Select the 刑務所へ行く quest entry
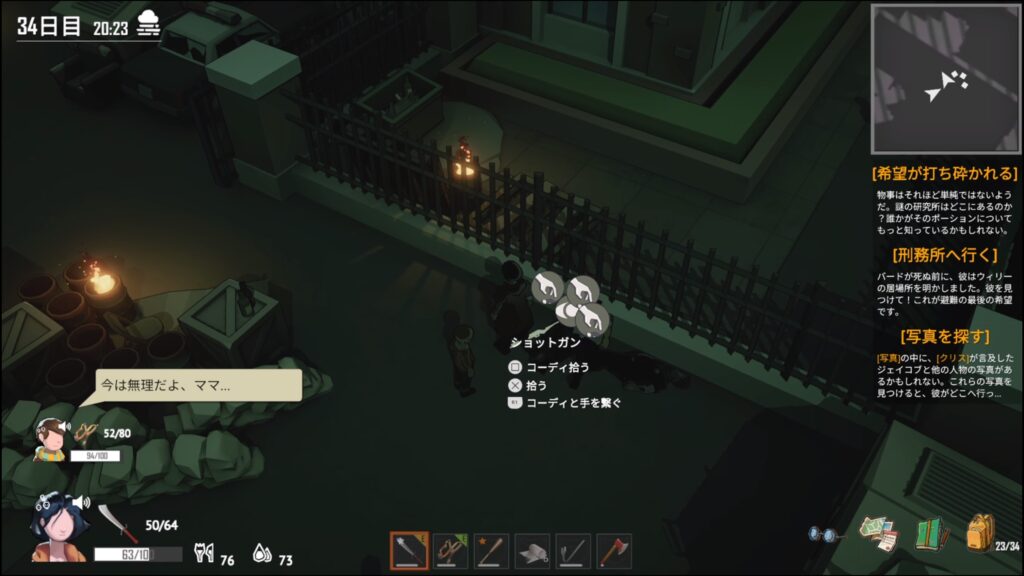Image resolution: width=1024 pixels, height=576 pixels. click(x=945, y=254)
